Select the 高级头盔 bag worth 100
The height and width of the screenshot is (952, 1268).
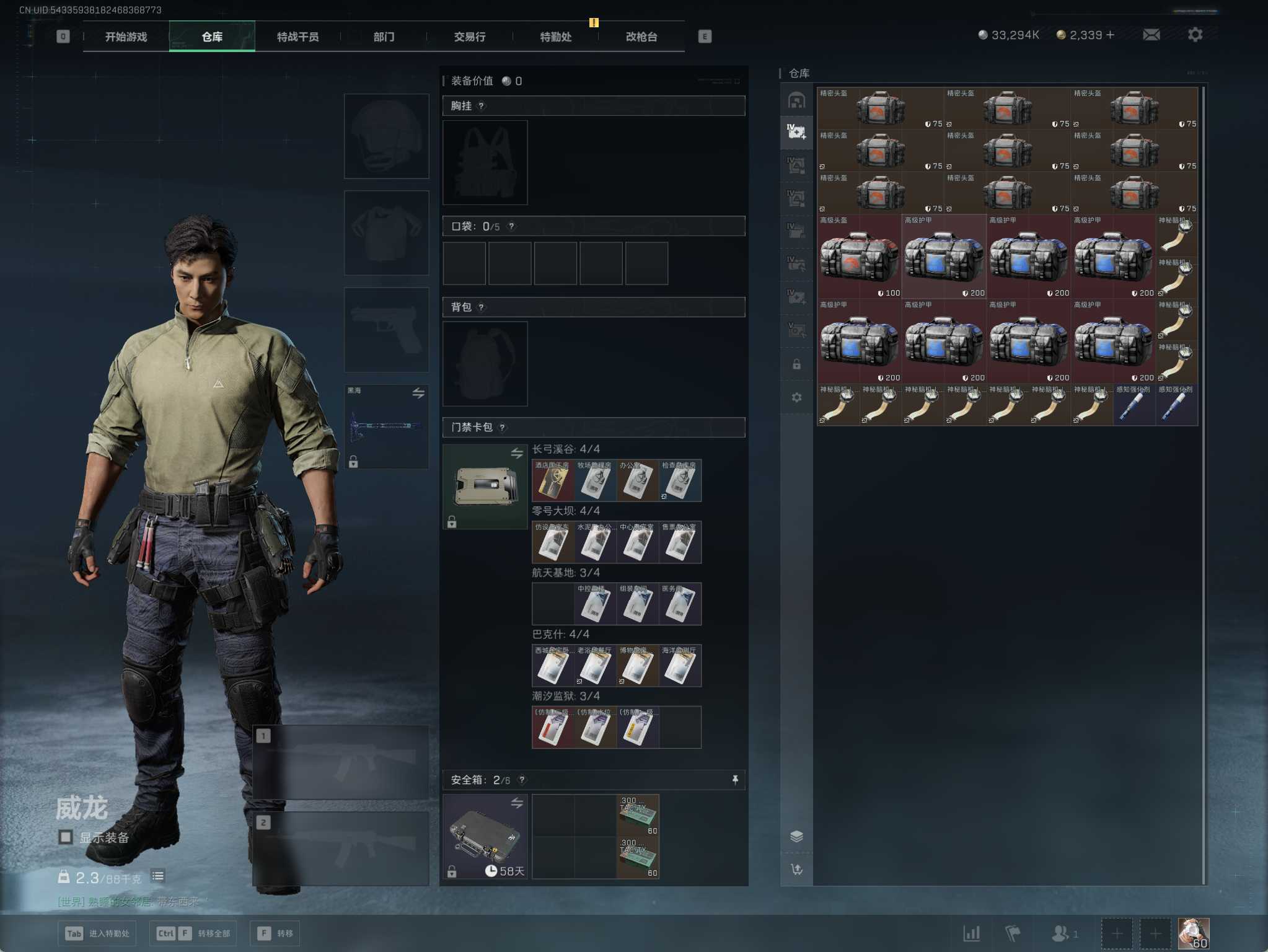pyautogui.click(x=859, y=257)
